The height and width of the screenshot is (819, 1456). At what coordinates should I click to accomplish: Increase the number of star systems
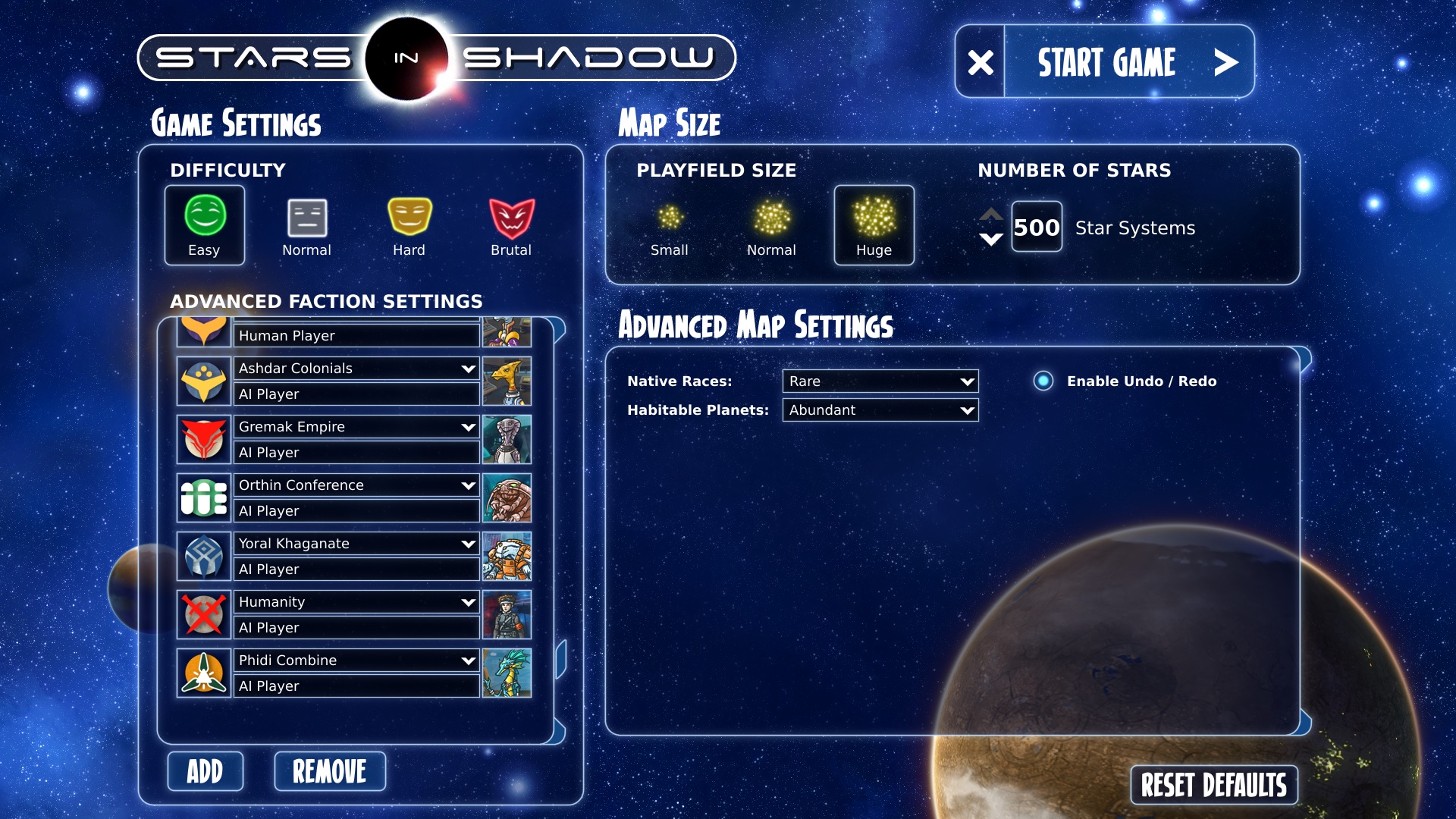coord(991,214)
